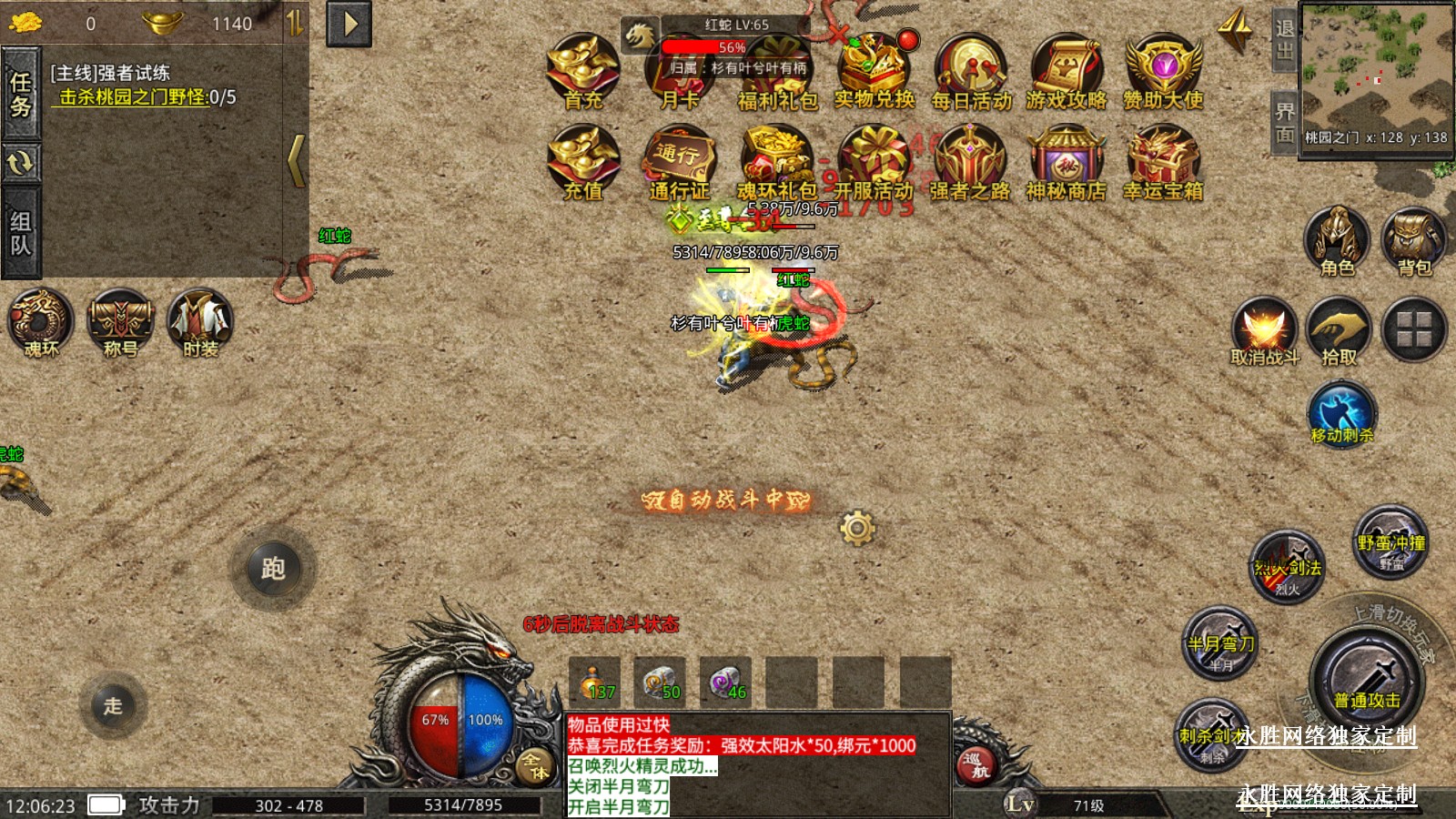The image size is (1456, 819).
Task: Switch to the 组队 team tab
Action: click(x=21, y=233)
